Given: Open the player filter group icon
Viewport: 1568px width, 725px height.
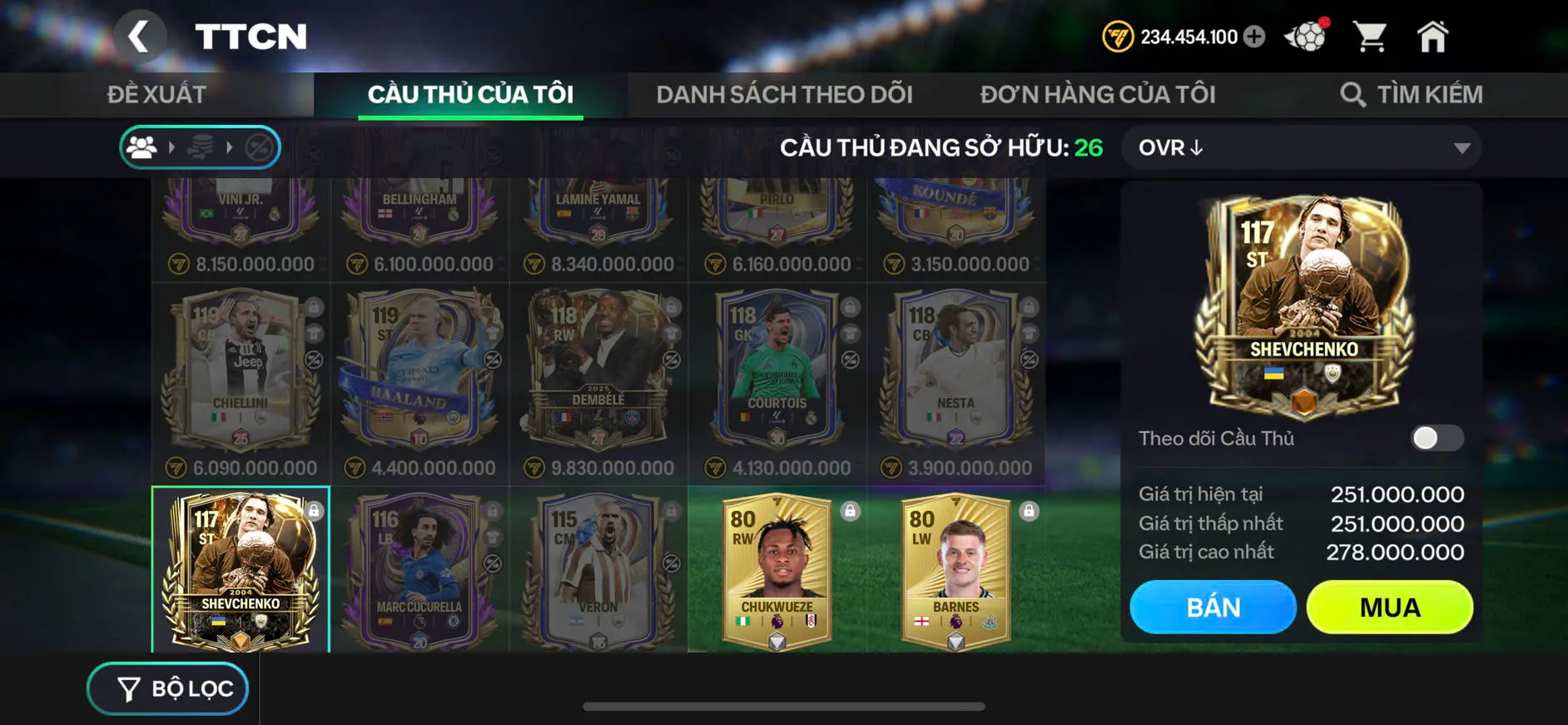Looking at the screenshot, I should (x=143, y=147).
